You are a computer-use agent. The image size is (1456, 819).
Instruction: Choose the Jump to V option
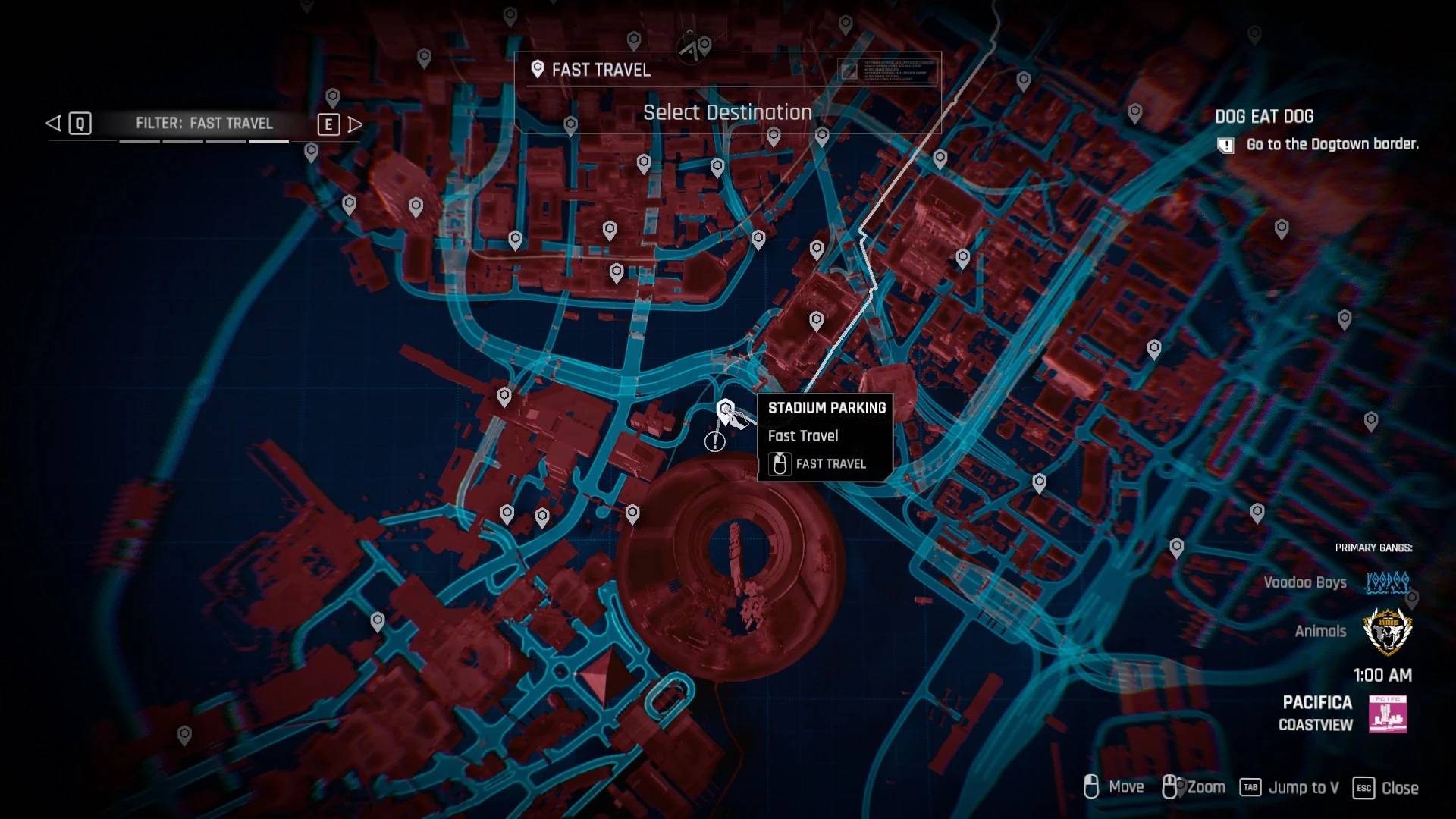[x=1304, y=788]
